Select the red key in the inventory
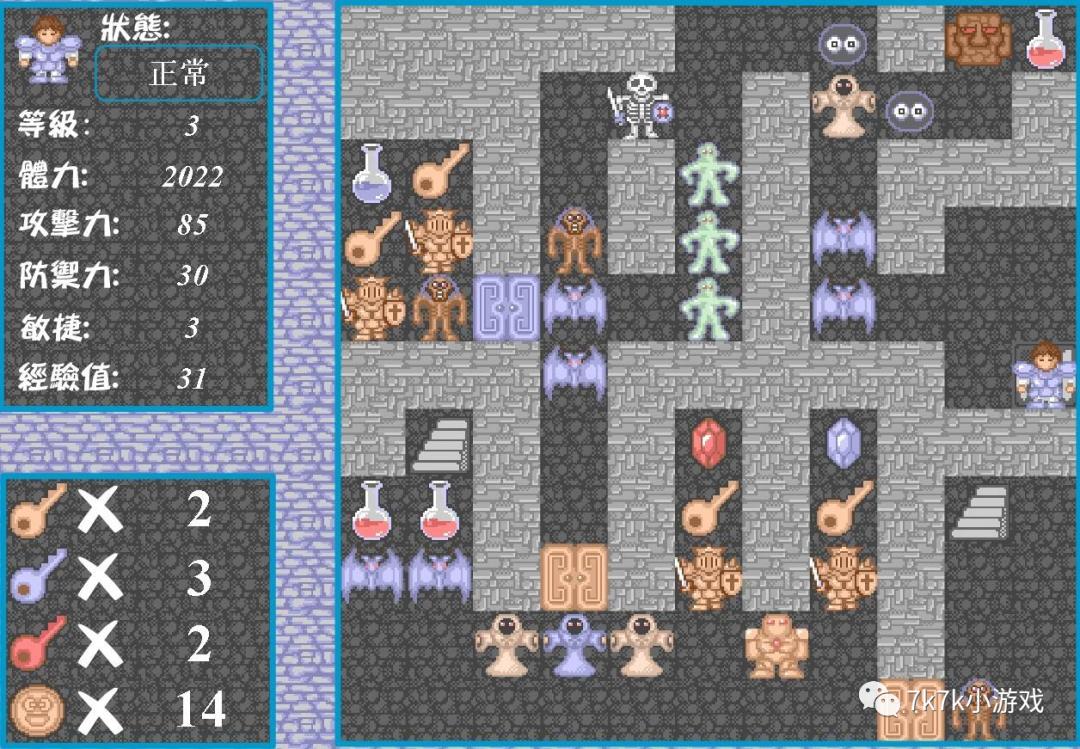Viewport: 1080px width, 749px height. coord(37,643)
